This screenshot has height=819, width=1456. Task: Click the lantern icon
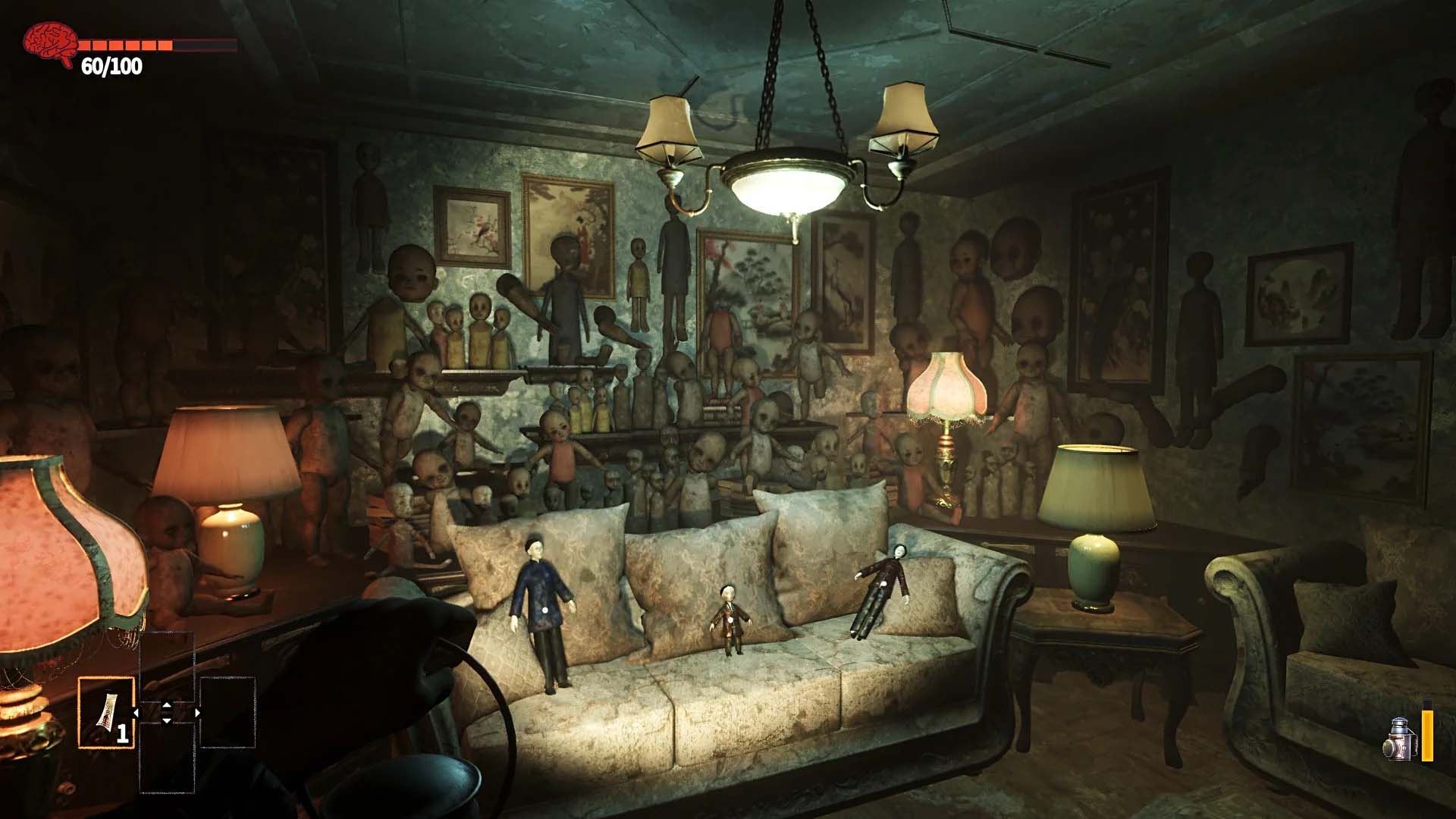(1404, 739)
